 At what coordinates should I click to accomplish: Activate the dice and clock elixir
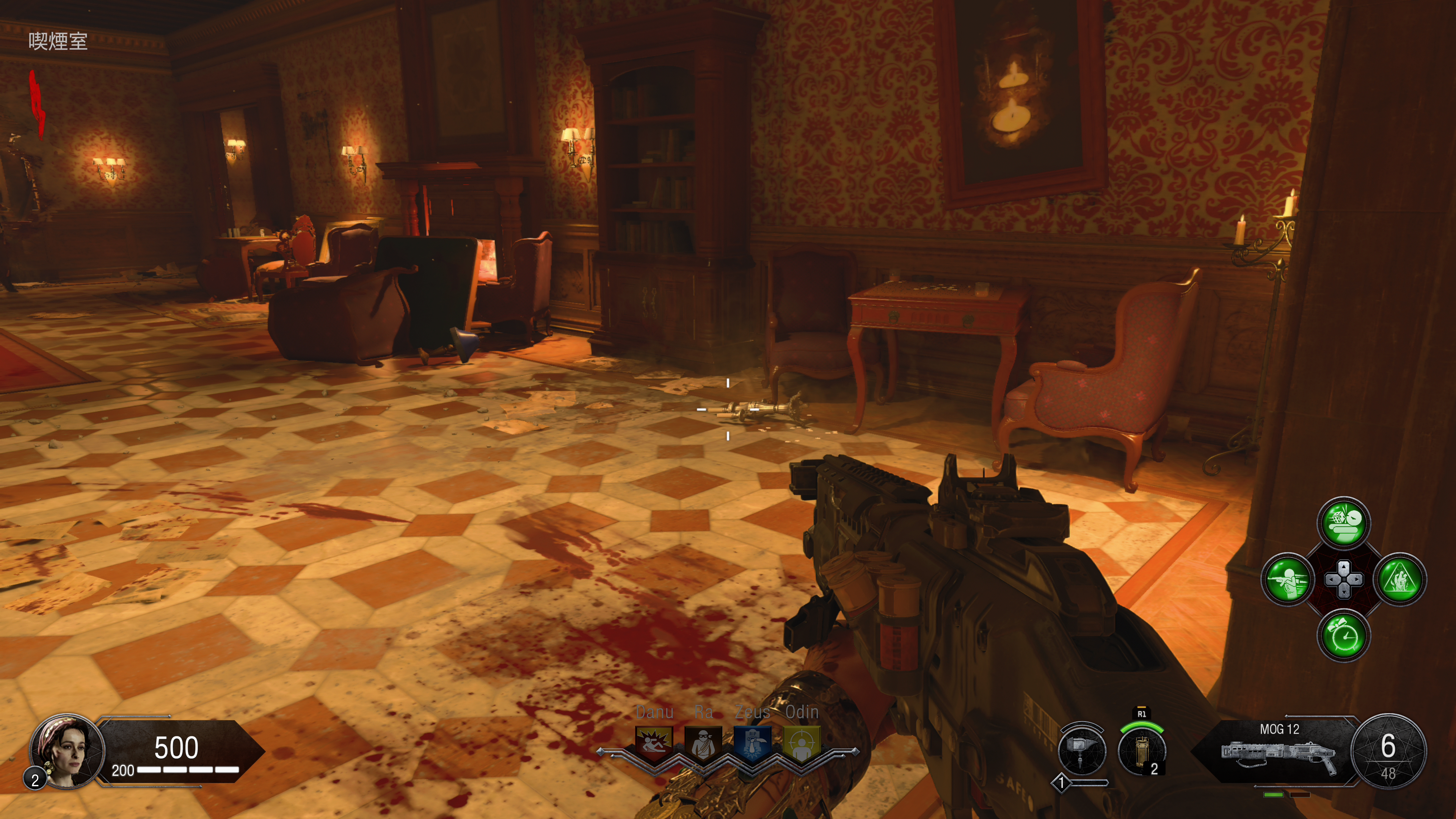click(1343, 523)
